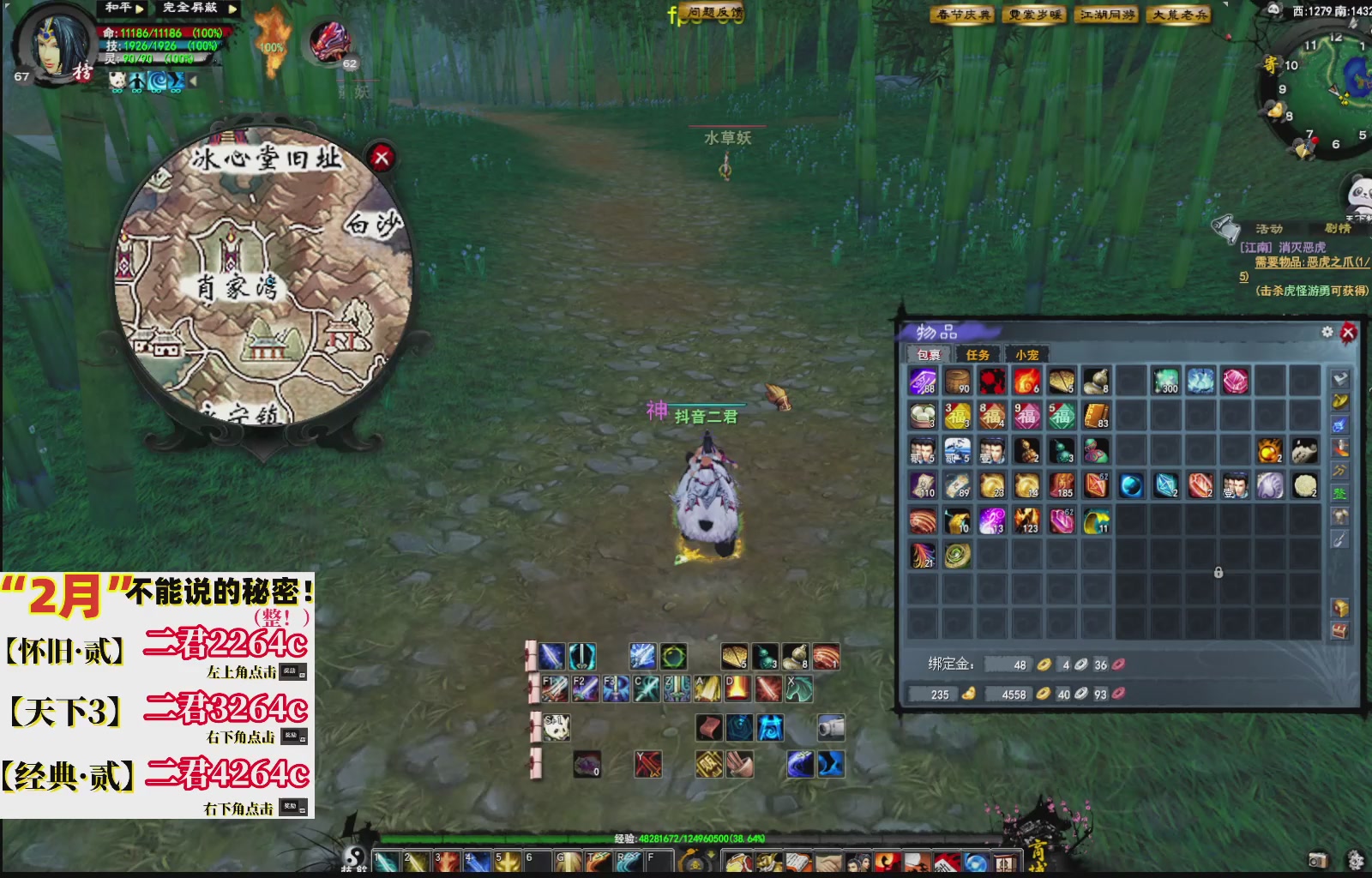Viewport: 1372px width, 878px height.
Task: Select the horse mount skill icon in the hotbar
Action: pos(799,689)
